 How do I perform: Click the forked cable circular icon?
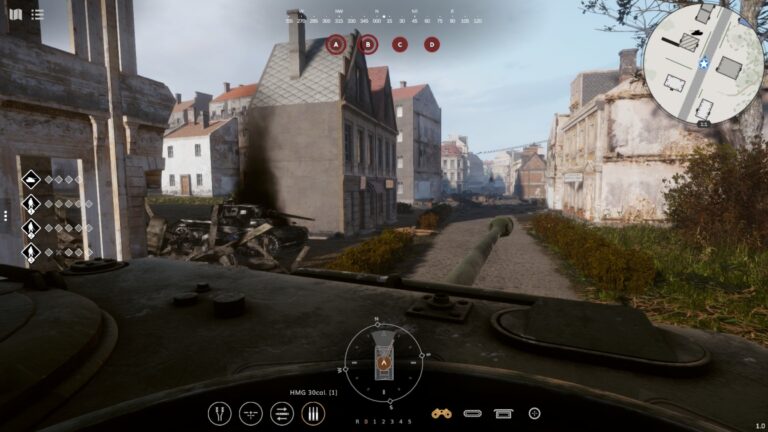point(219,413)
